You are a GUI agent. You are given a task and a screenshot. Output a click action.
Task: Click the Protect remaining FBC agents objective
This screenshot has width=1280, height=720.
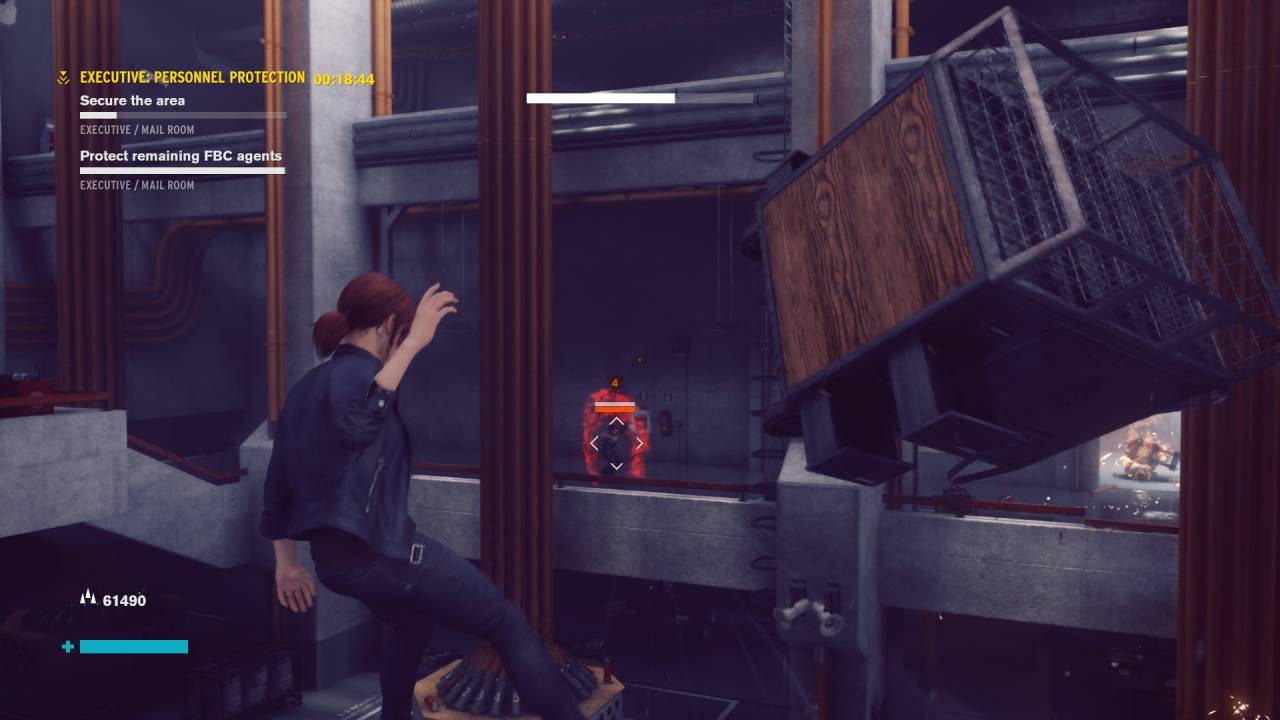tap(181, 156)
